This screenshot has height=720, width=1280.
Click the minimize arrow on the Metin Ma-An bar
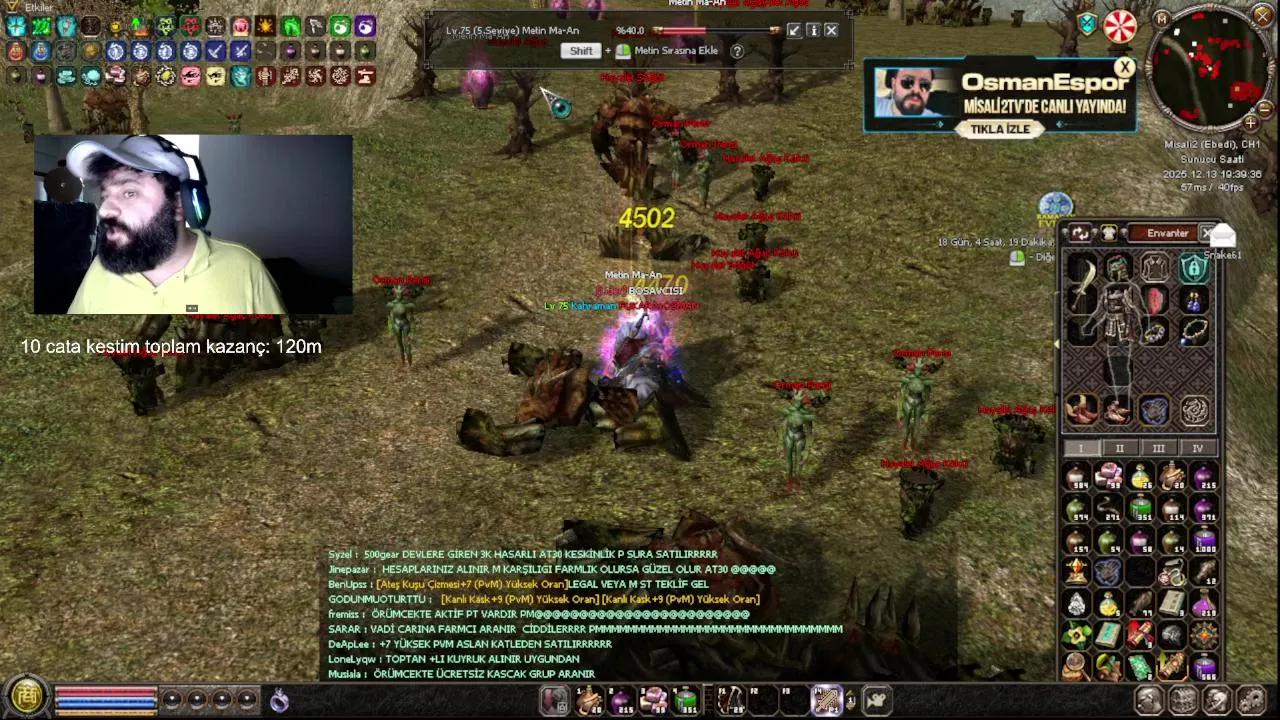click(x=793, y=30)
